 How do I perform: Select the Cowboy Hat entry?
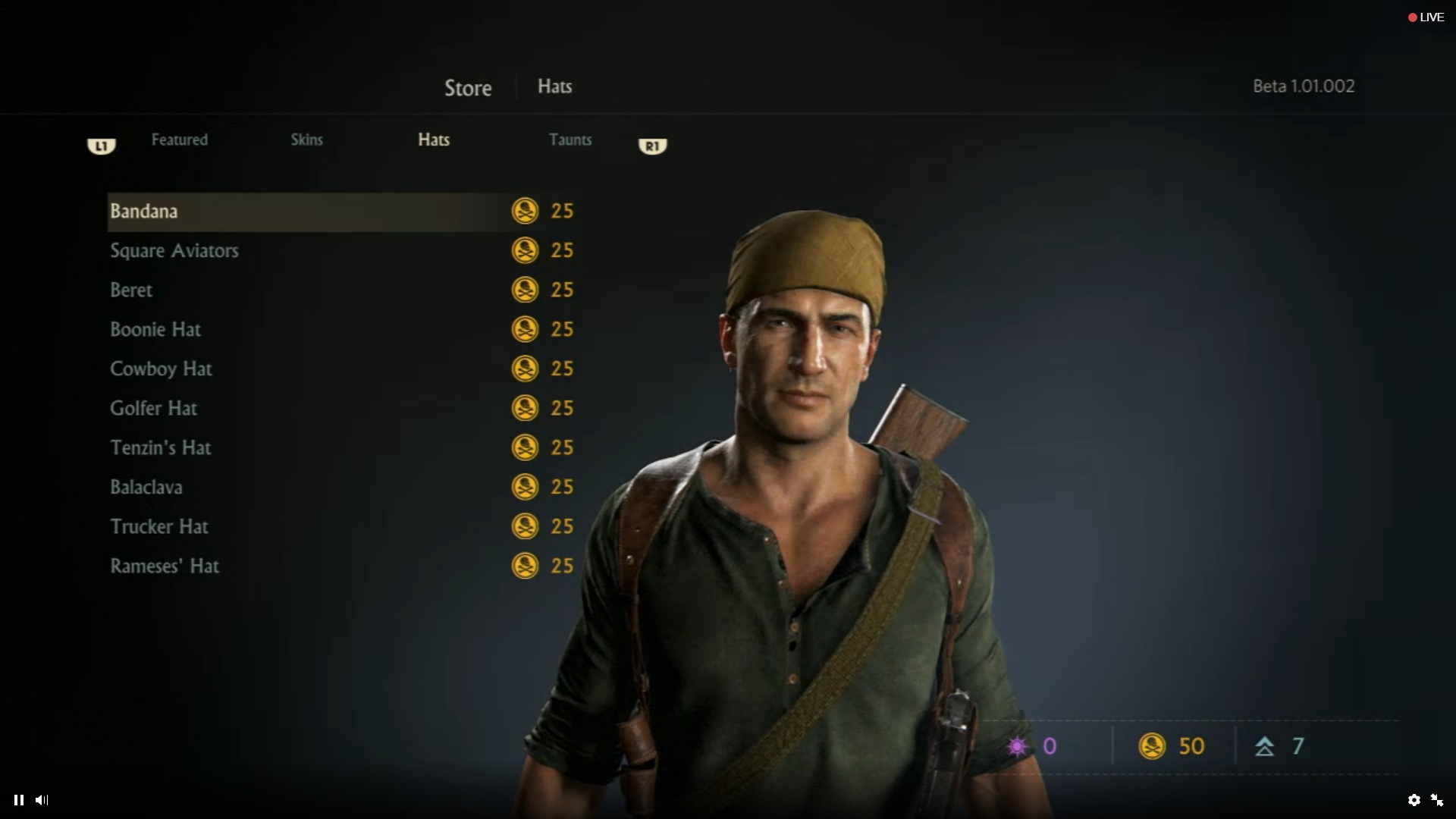click(x=160, y=369)
